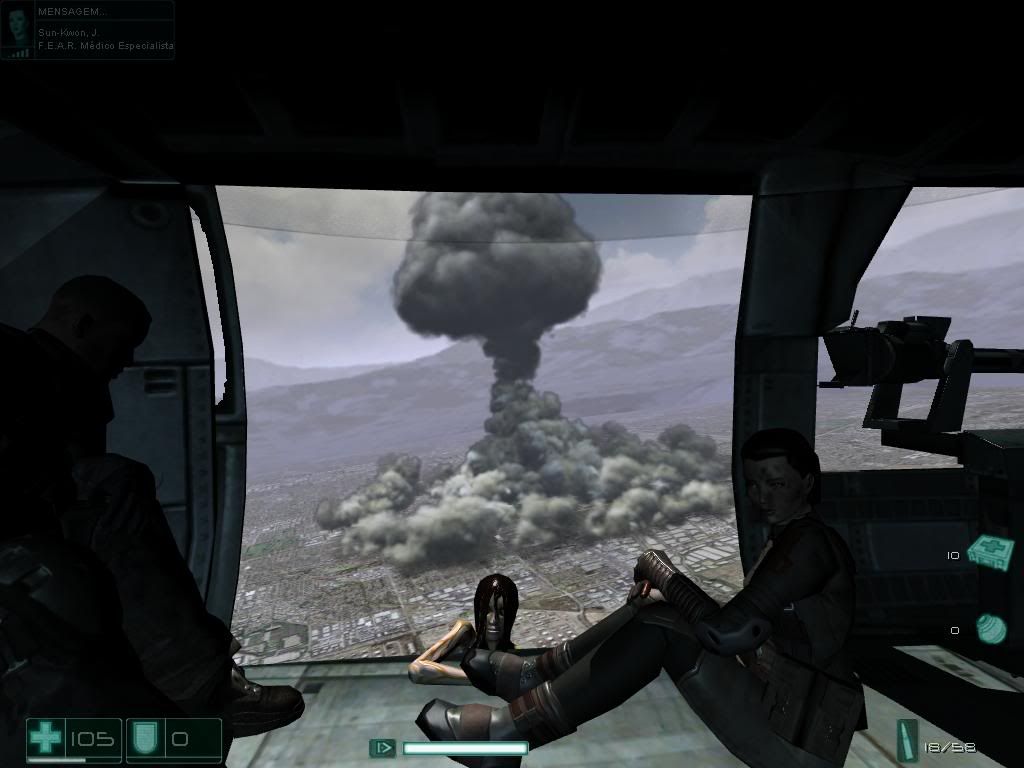Click the green health cross icon
The width and height of the screenshot is (1024, 768).
click(x=45, y=740)
